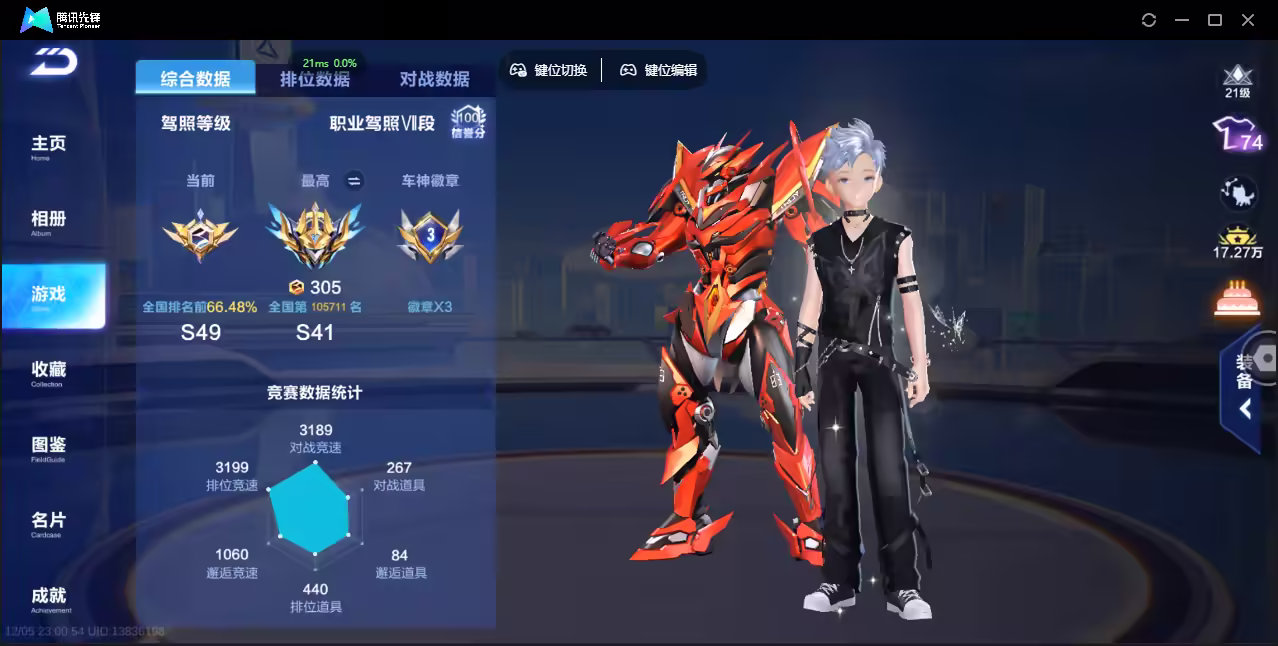Open the 对战数据 tab
Image resolution: width=1278 pixels, height=646 pixels.
click(434, 79)
